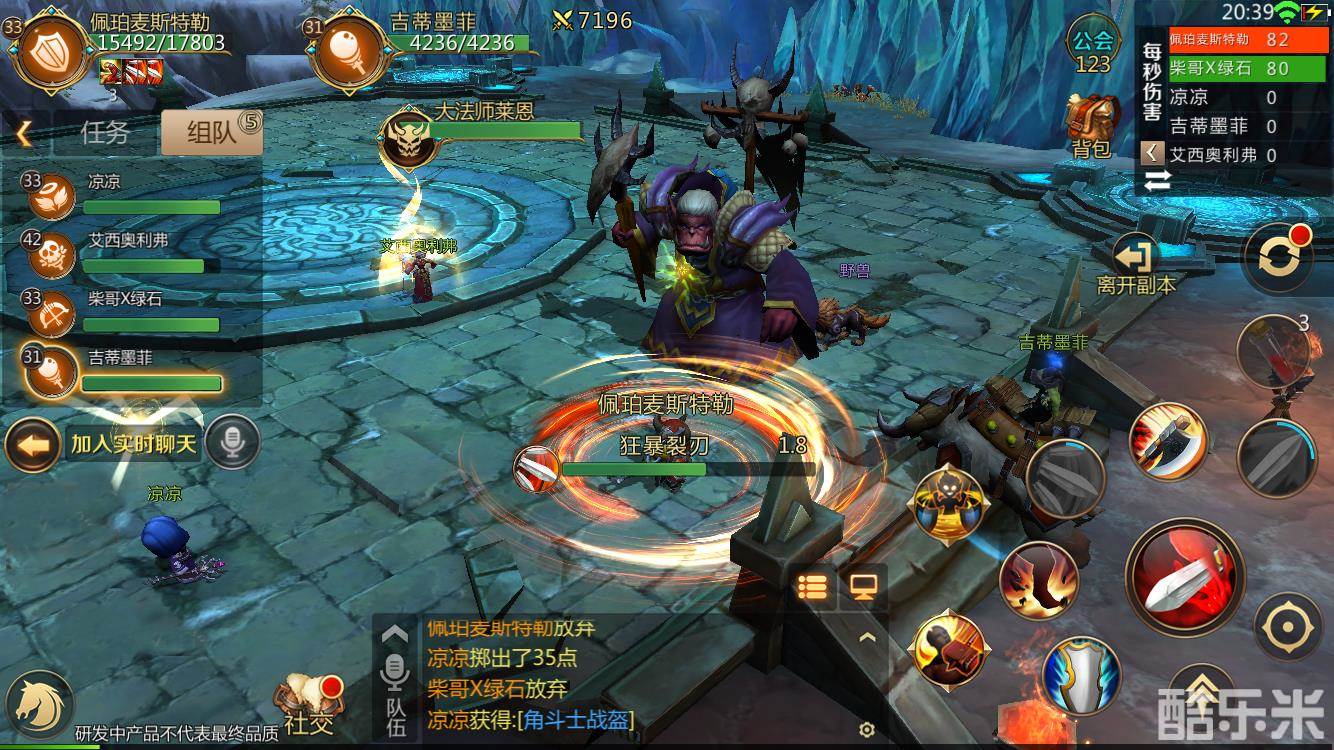Activate the flaming axe skill
Viewport: 1334px width, 750px height.
tap(1168, 440)
